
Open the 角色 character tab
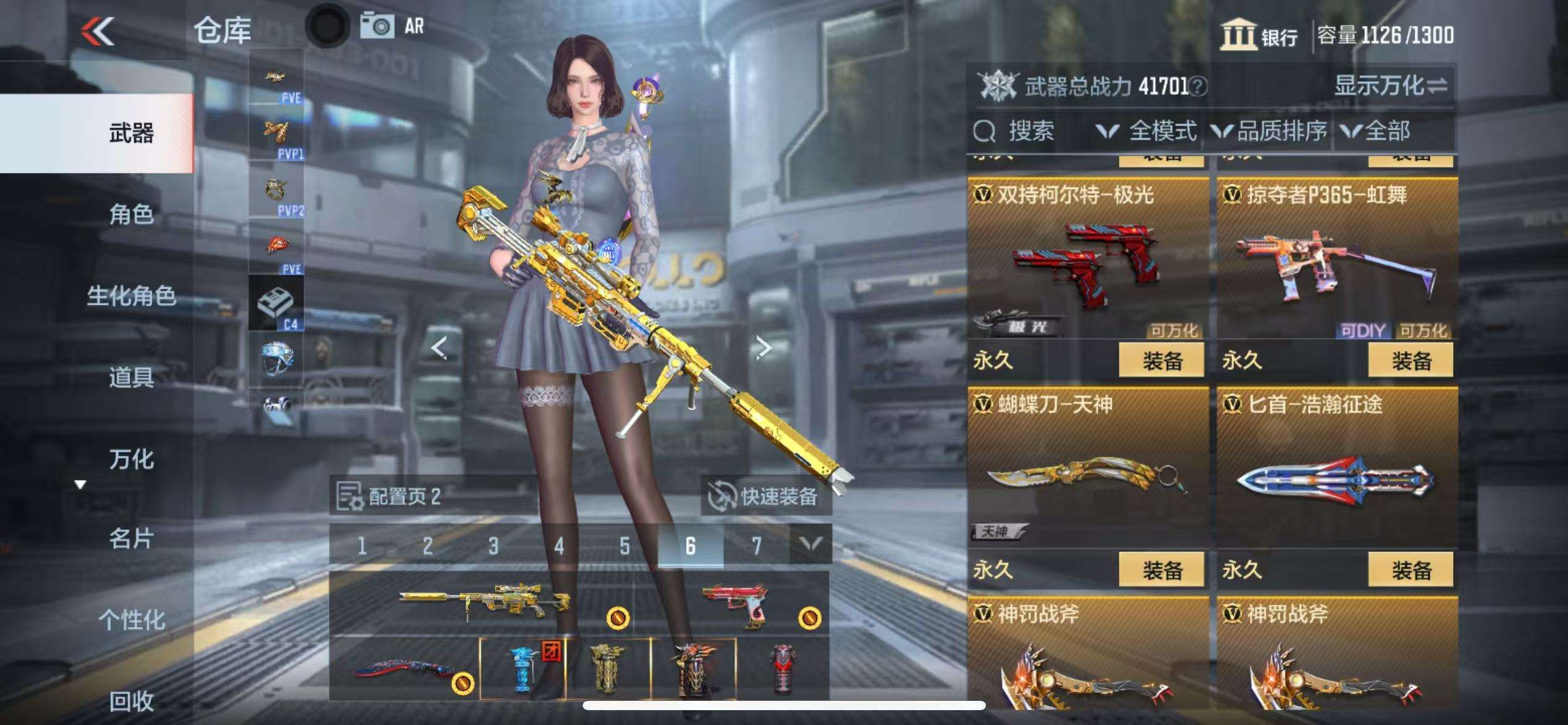(x=131, y=214)
